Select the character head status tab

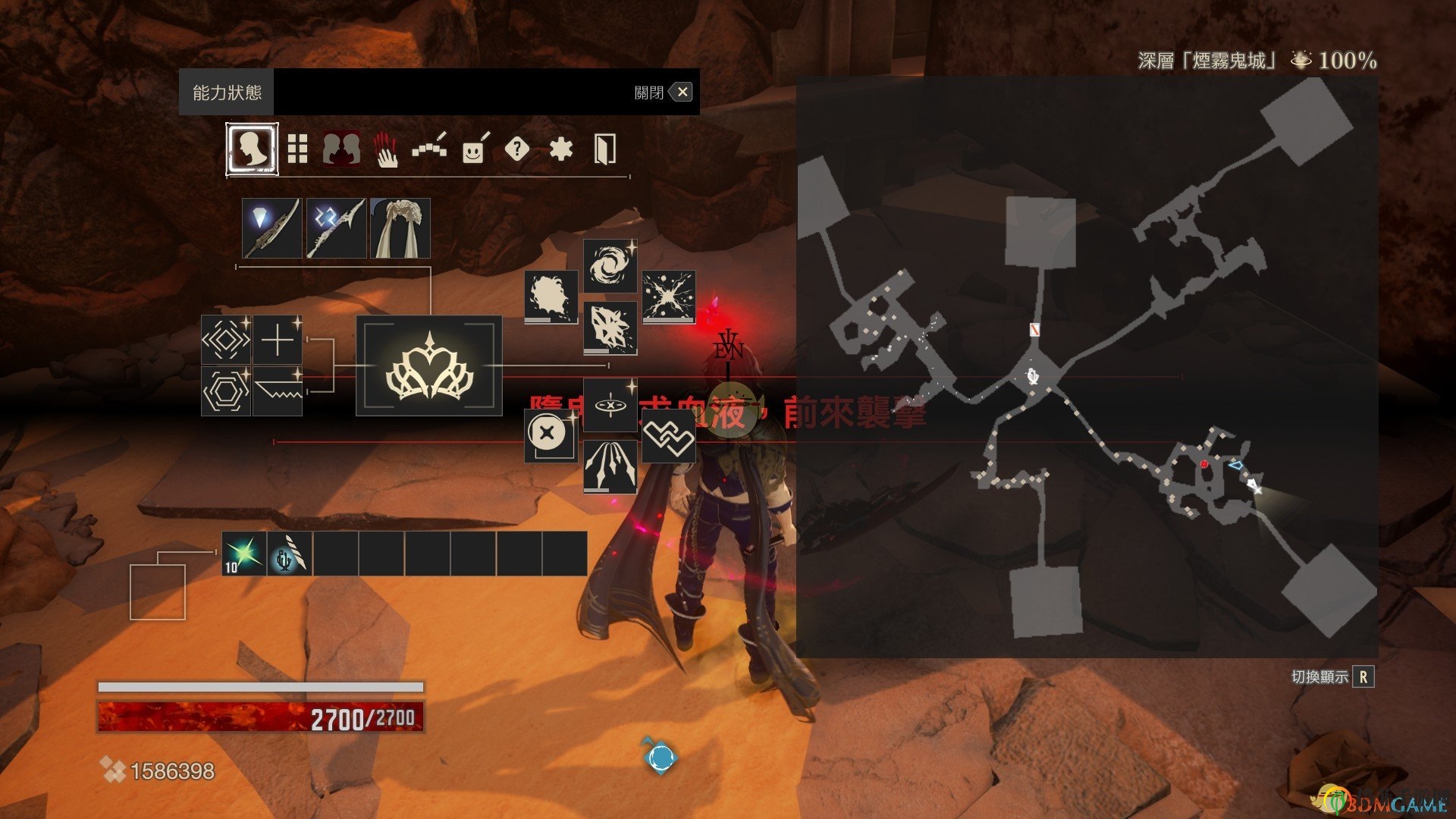coord(252,149)
